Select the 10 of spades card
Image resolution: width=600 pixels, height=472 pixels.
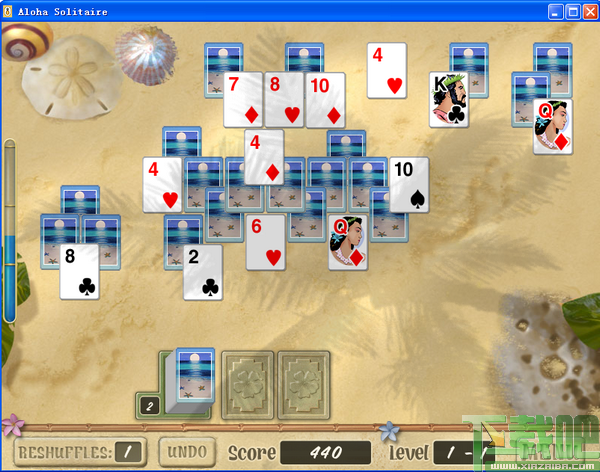[408, 184]
